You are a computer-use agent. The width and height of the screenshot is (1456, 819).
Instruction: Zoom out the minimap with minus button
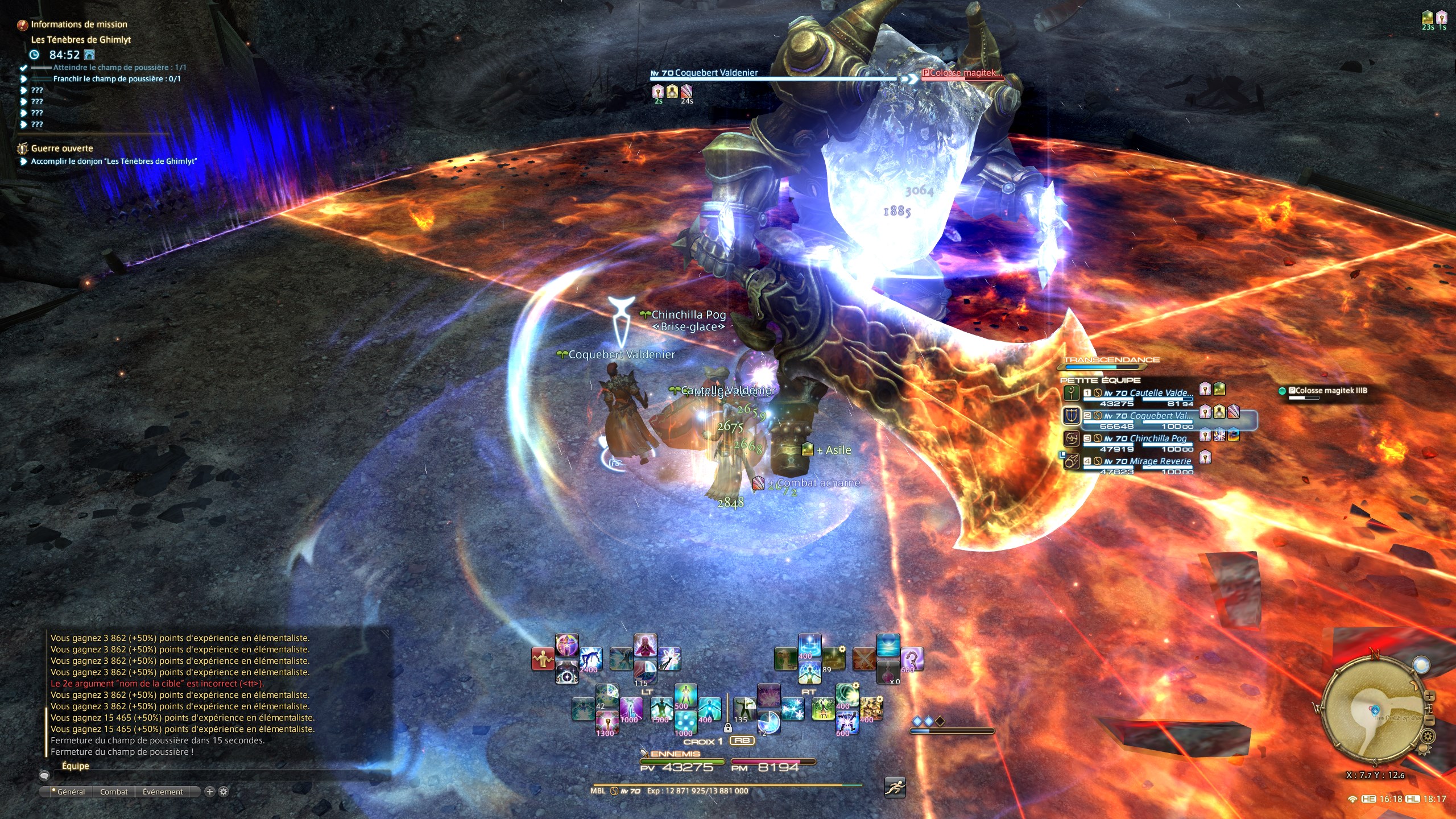[1430, 721]
